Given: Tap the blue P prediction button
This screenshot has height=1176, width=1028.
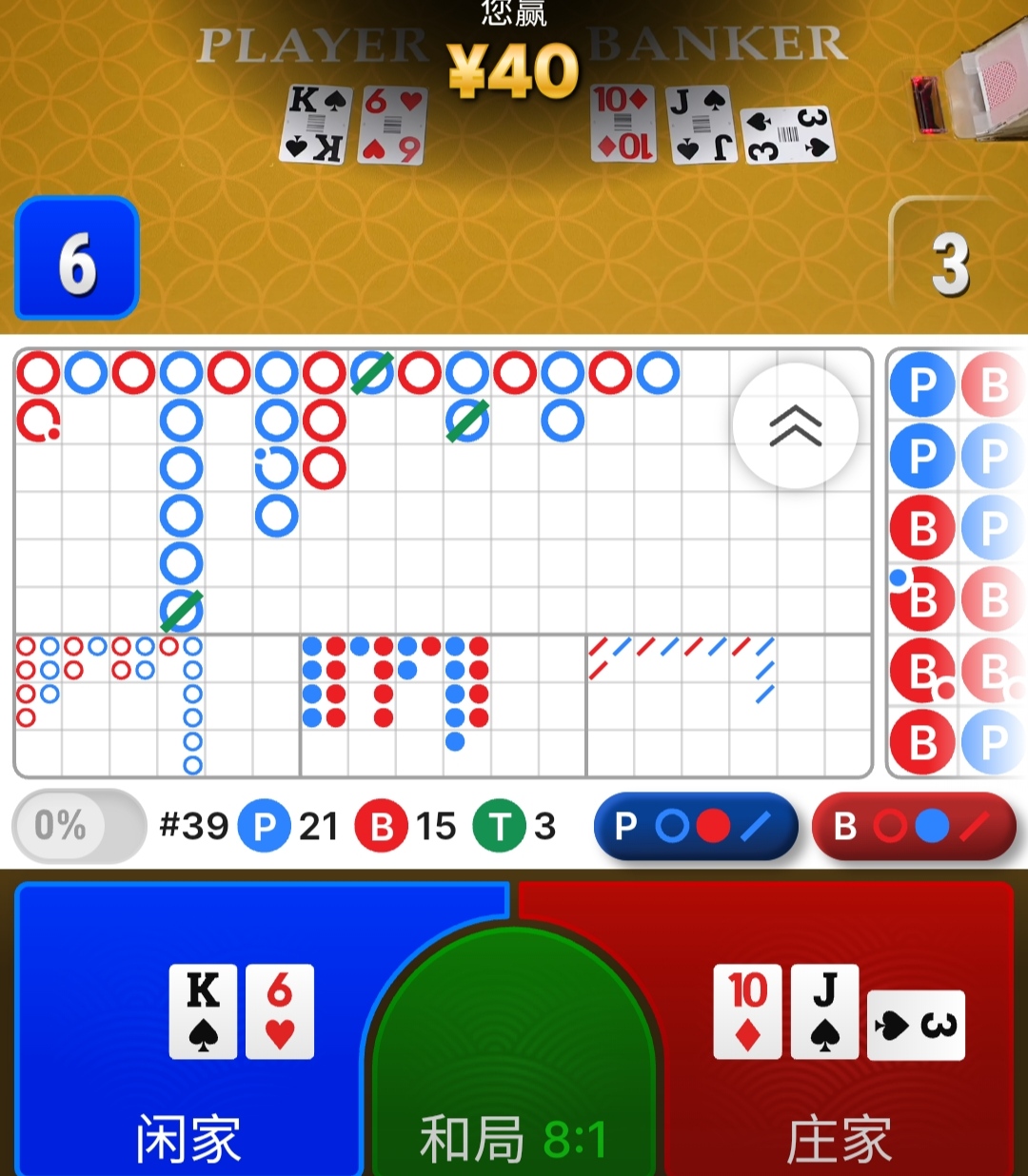Looking at the screenshot, I should click(695, 827).
